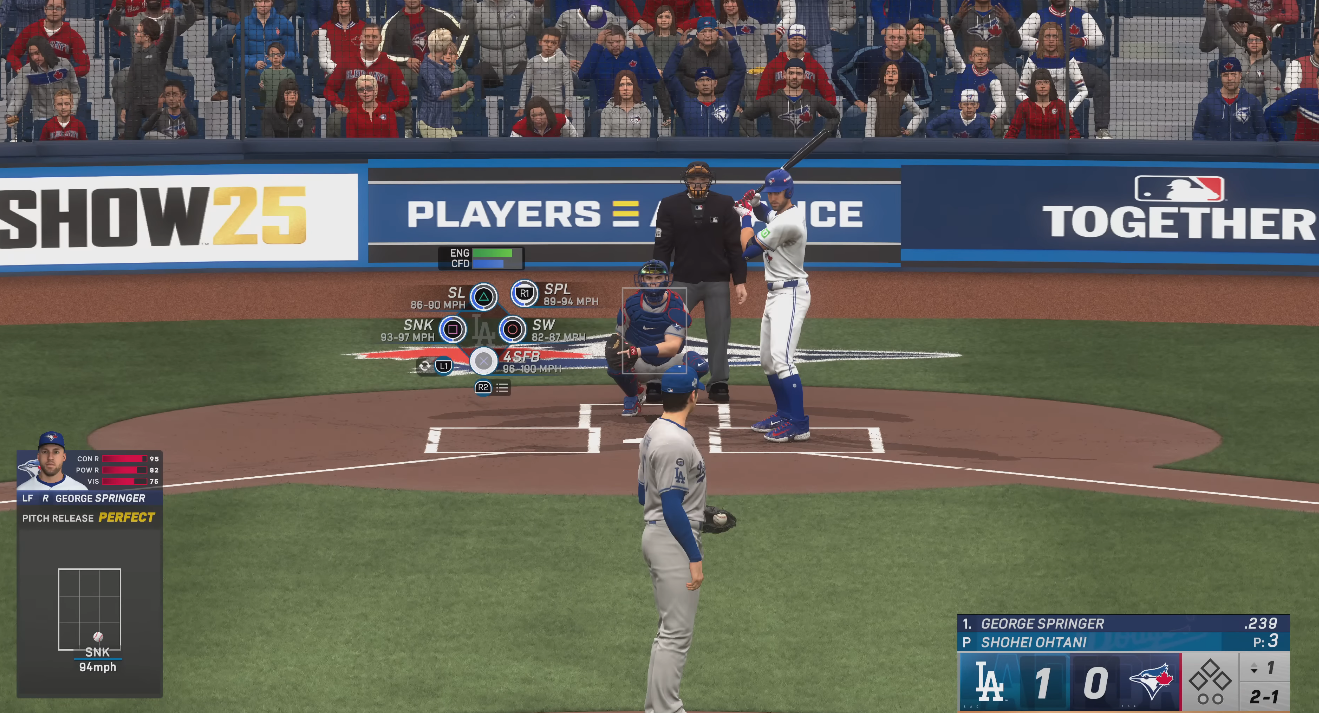Pick the SNK sinker pitch
This screenshot has height=713, width=1319.
[453, 328]
